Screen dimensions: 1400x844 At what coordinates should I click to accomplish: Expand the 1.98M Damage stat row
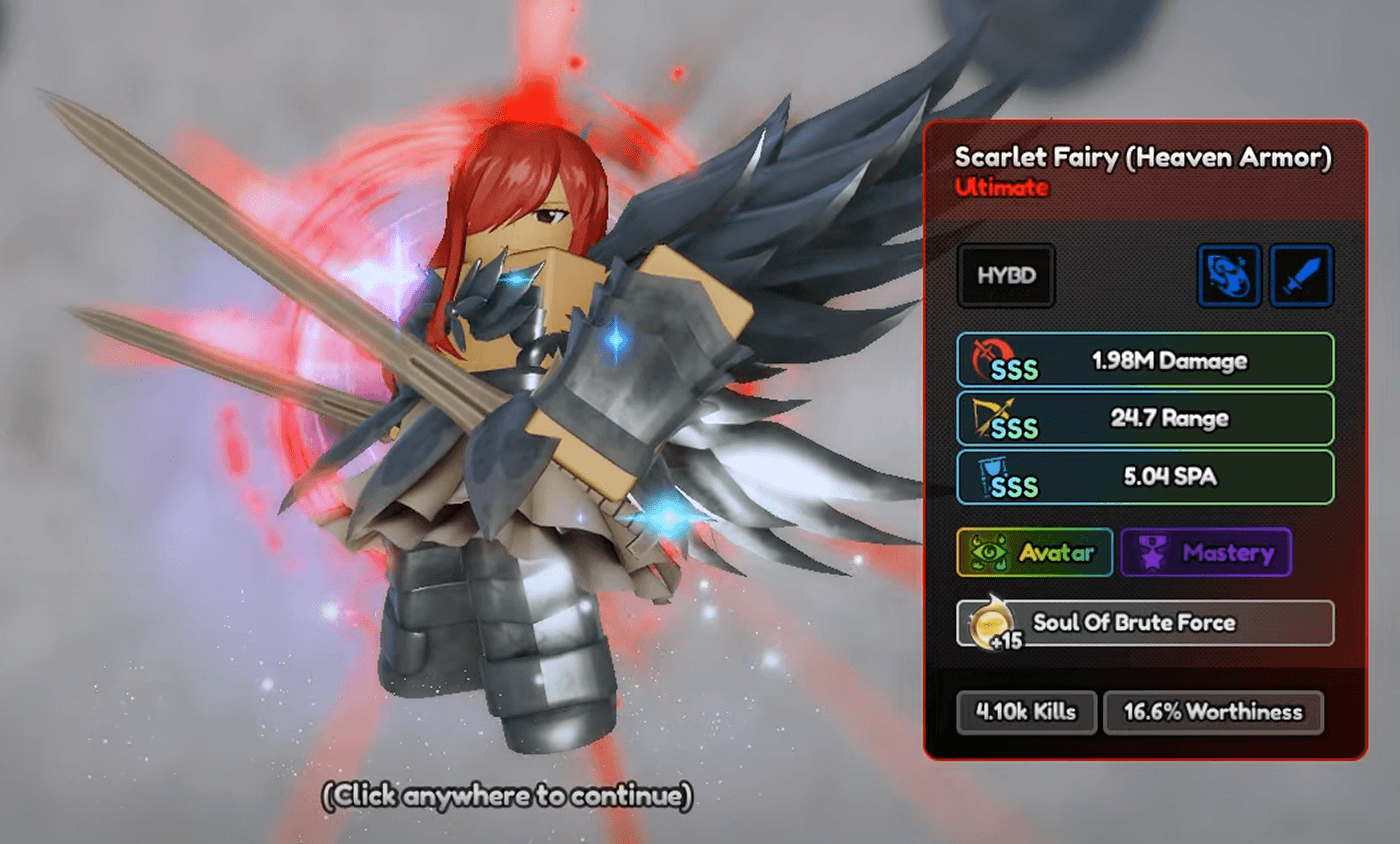pyautogui.click(x=1144, y=360)
